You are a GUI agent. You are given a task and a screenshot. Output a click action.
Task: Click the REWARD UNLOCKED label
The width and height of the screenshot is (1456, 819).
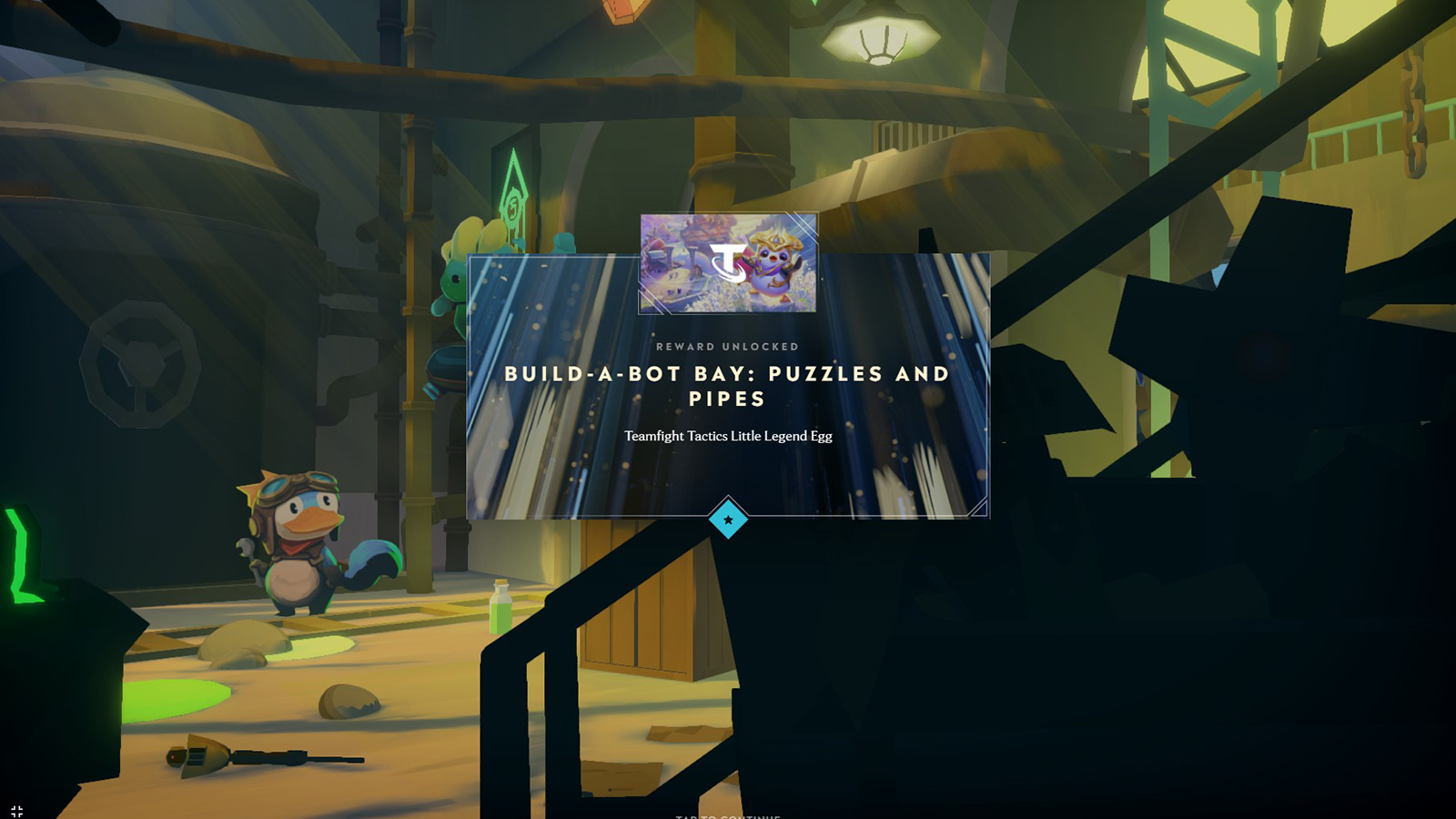pos(727,347)
